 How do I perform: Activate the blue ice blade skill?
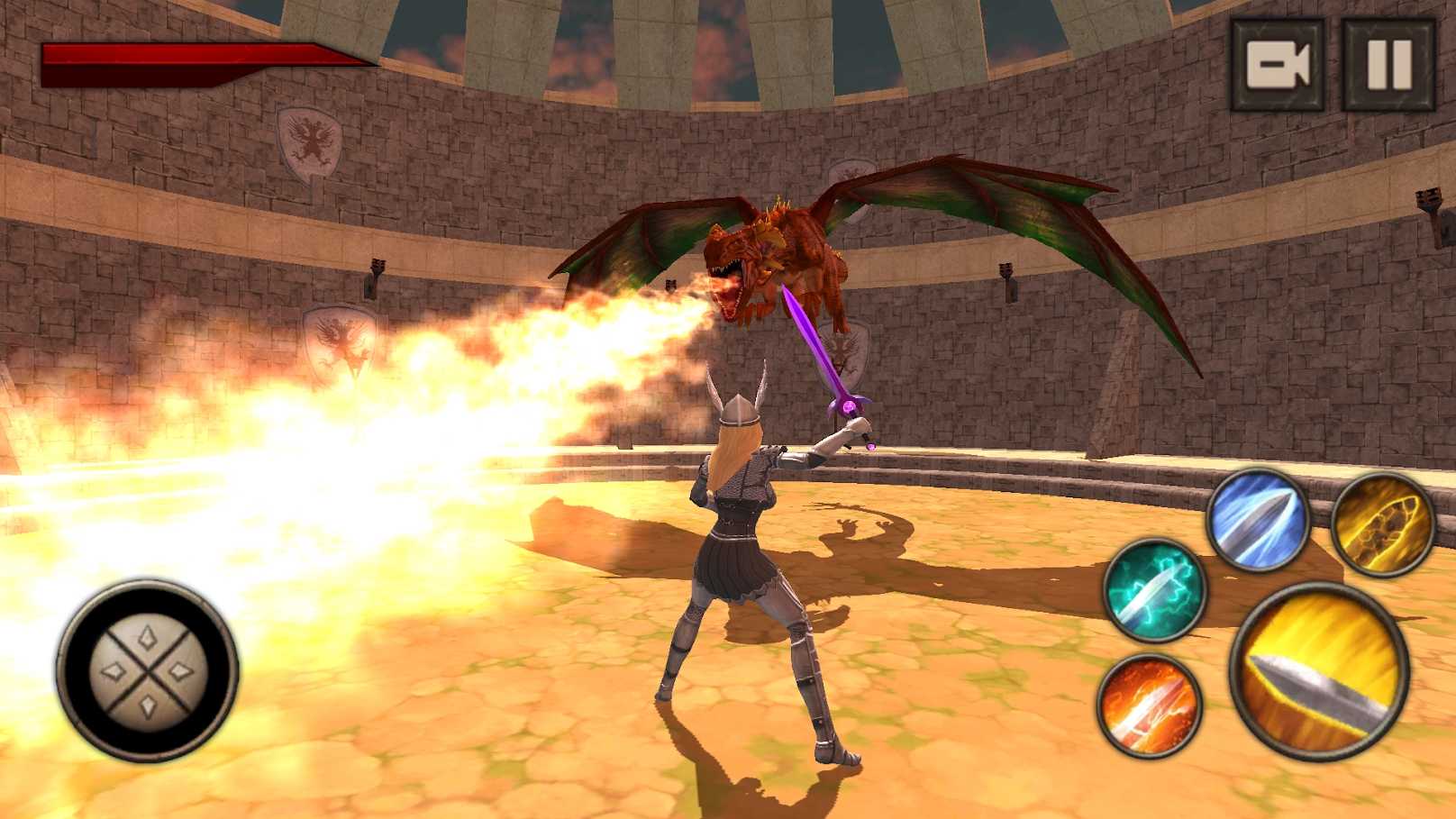(1258, 520)
